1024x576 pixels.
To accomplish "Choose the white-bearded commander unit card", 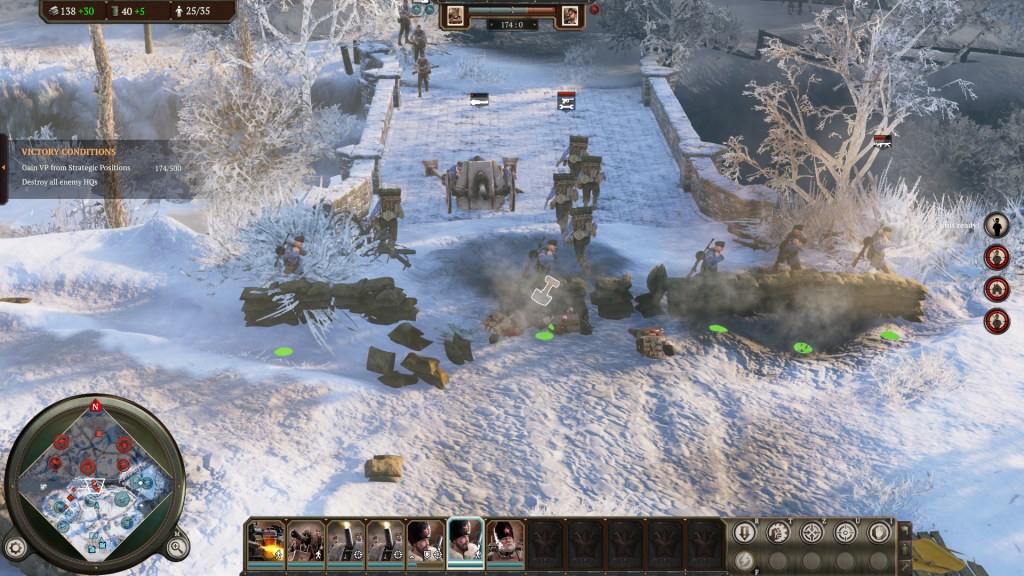I will (x=505, y=541).
